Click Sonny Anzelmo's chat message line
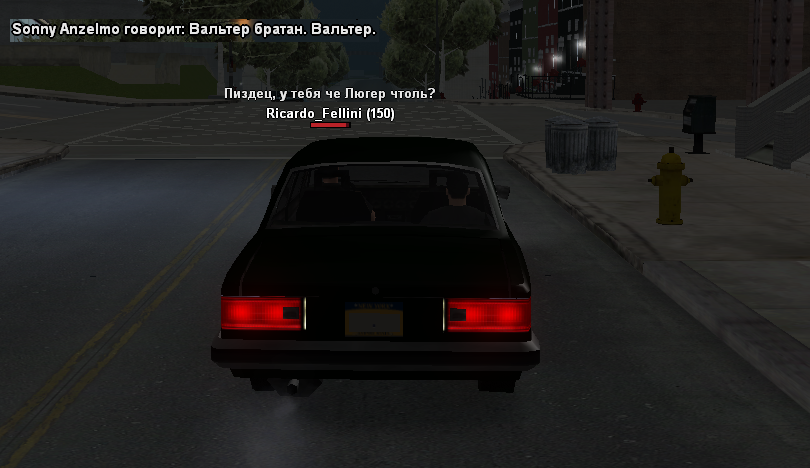The height and width of the screenshot is (468, 810). (193, 30)
